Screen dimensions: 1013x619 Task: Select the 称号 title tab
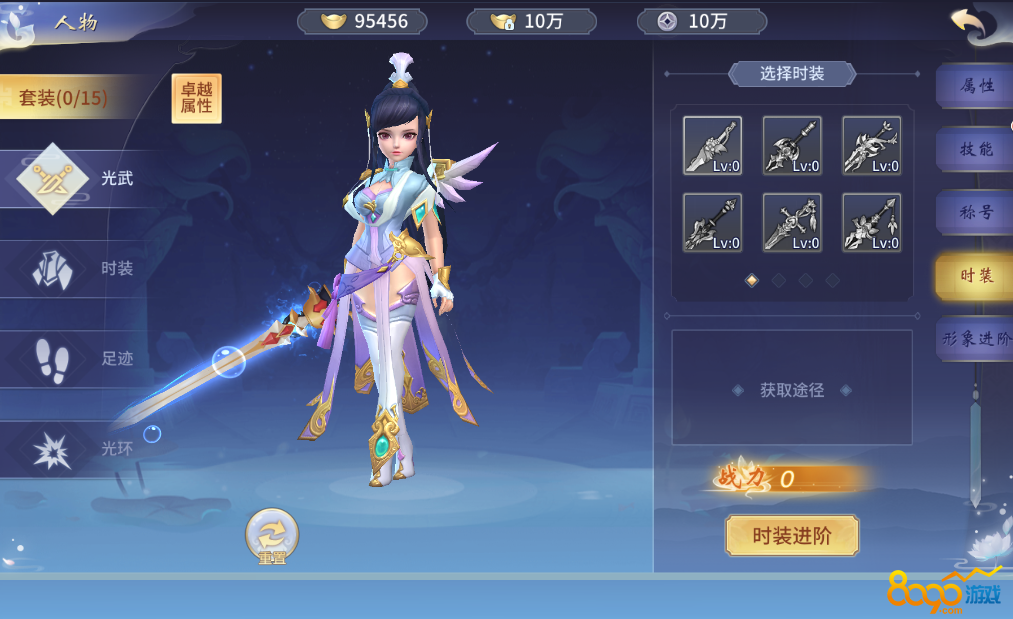(x=975, y=212)
